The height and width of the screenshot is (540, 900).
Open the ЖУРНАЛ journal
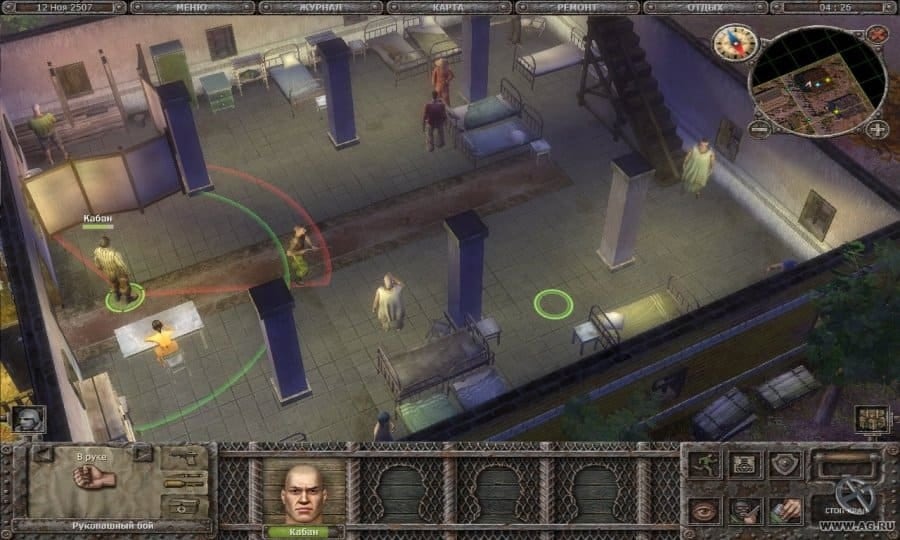coord(321,7)
